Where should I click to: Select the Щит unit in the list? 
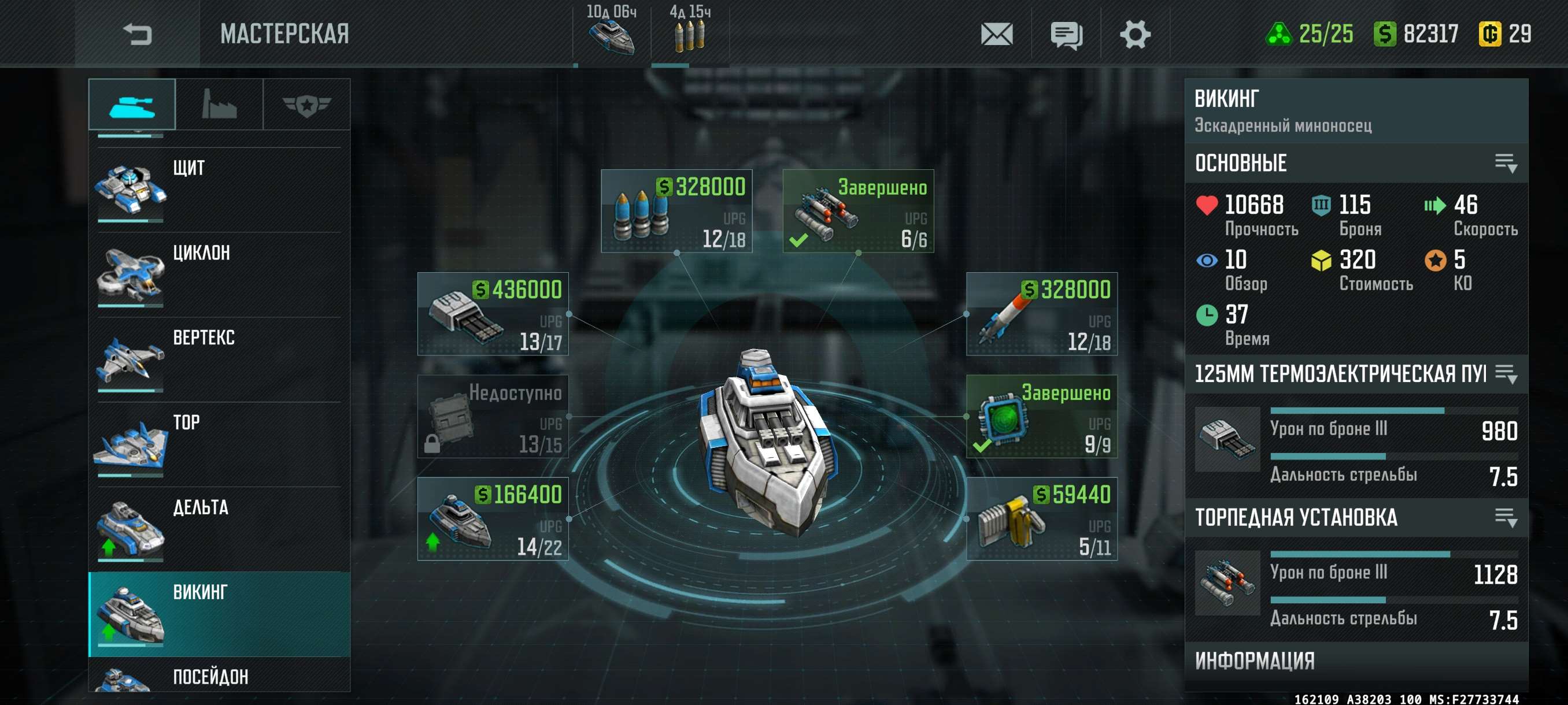click(x=219, y=189)
